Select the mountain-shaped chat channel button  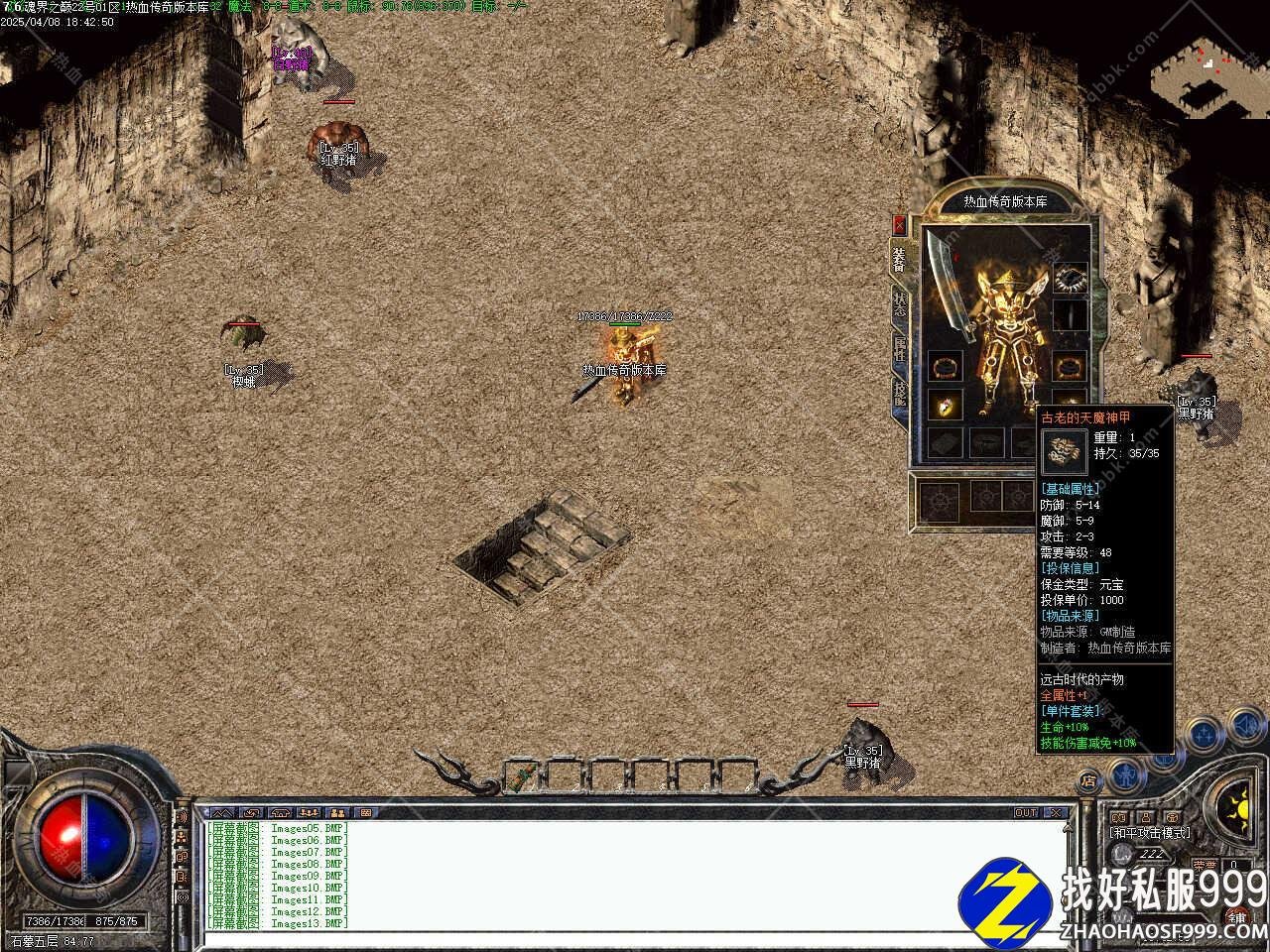(220, 812)
